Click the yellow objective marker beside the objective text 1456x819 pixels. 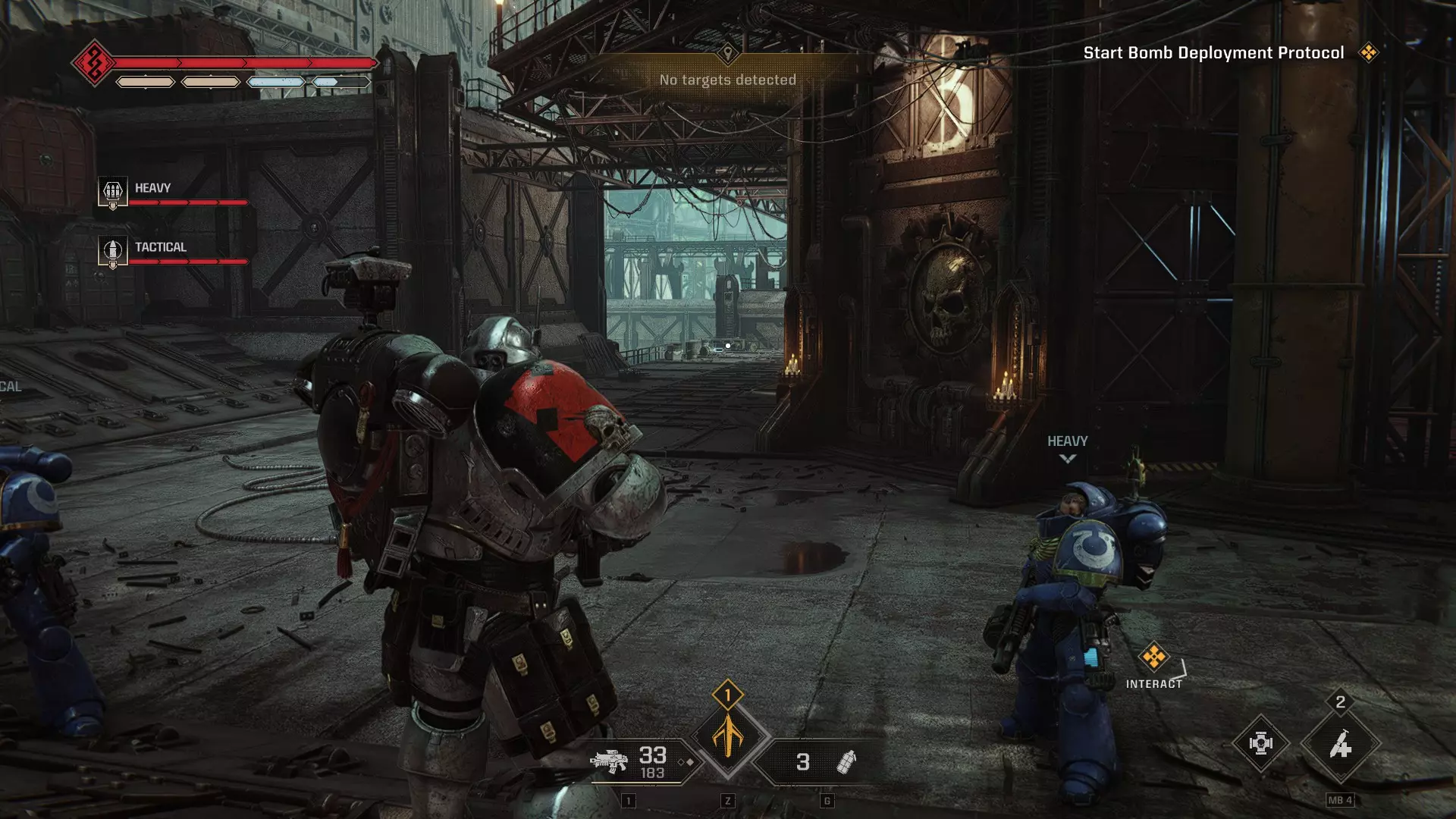tap(1369, 53)
